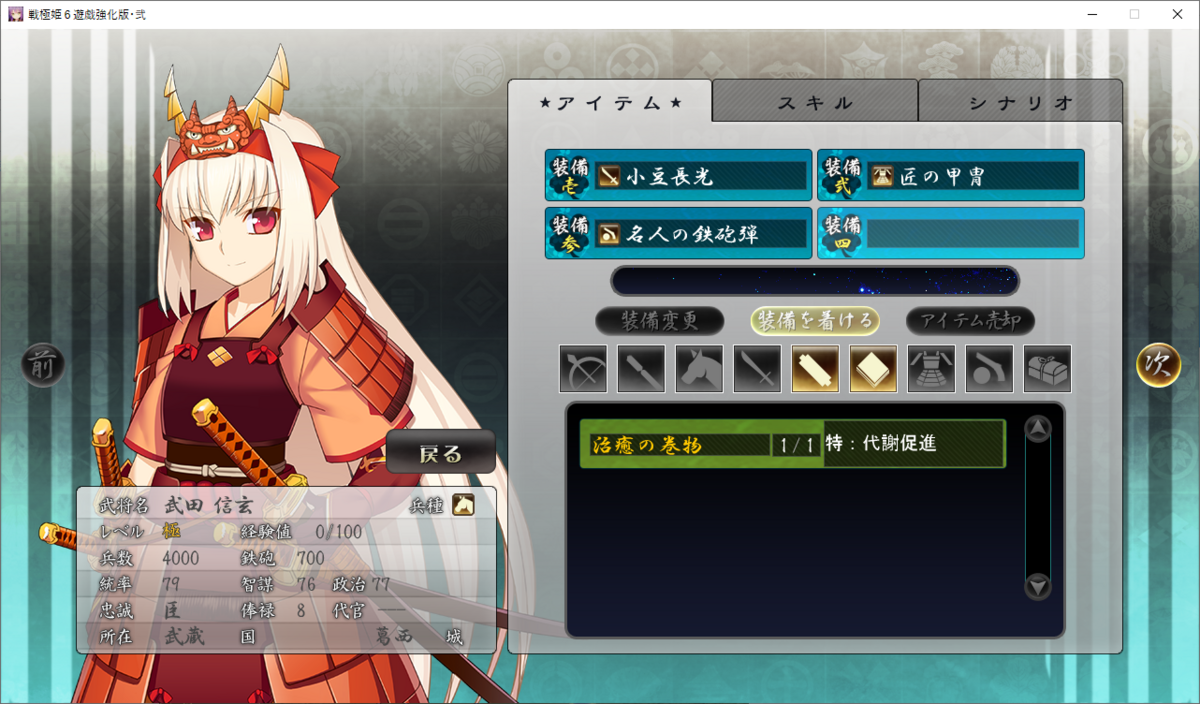Choose the 匠の甲冑 equipment slot
This screenshot has width=1200, height=704.
tap(950, 176)
